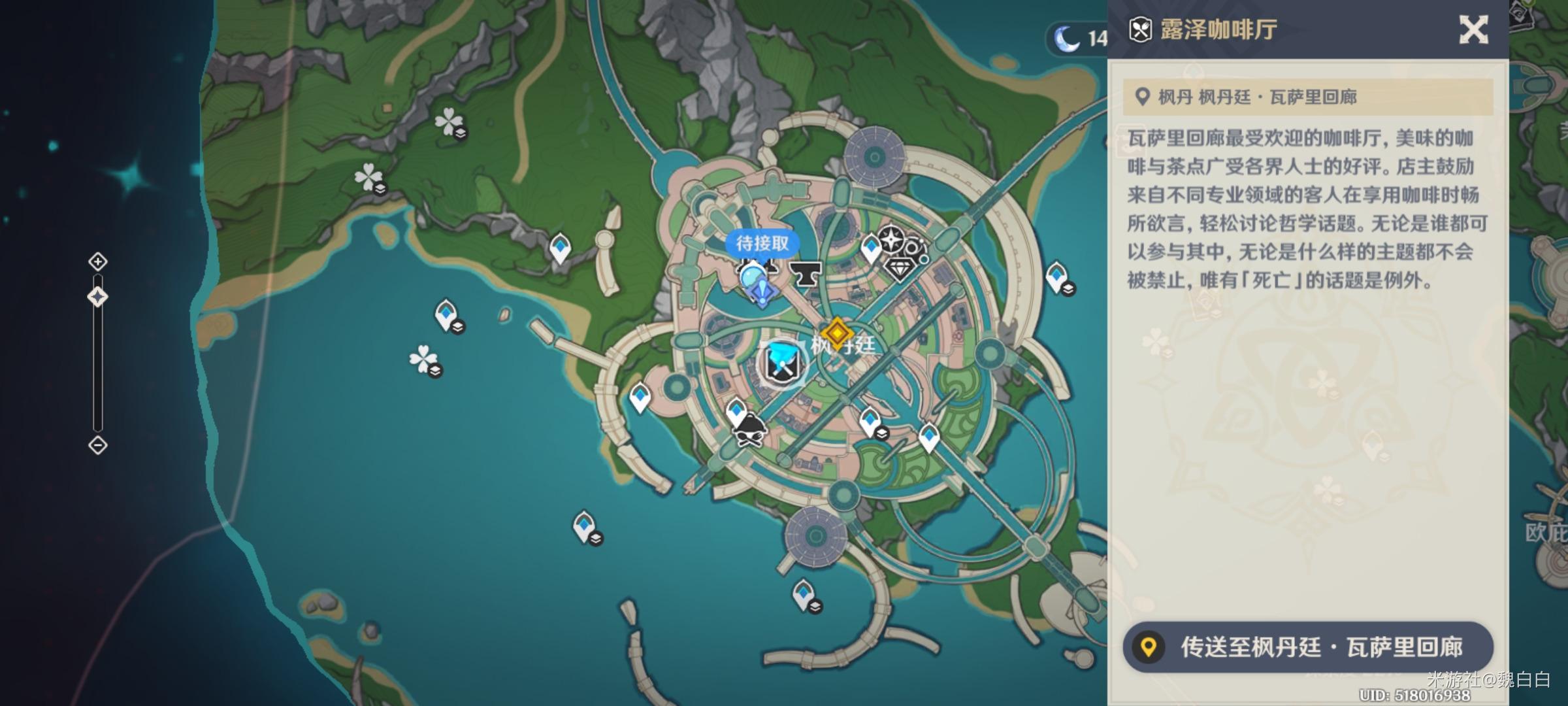This screenshot has height=706, width=1568.
Task: Zoom in the map with plus button
Action: [98, 262]
